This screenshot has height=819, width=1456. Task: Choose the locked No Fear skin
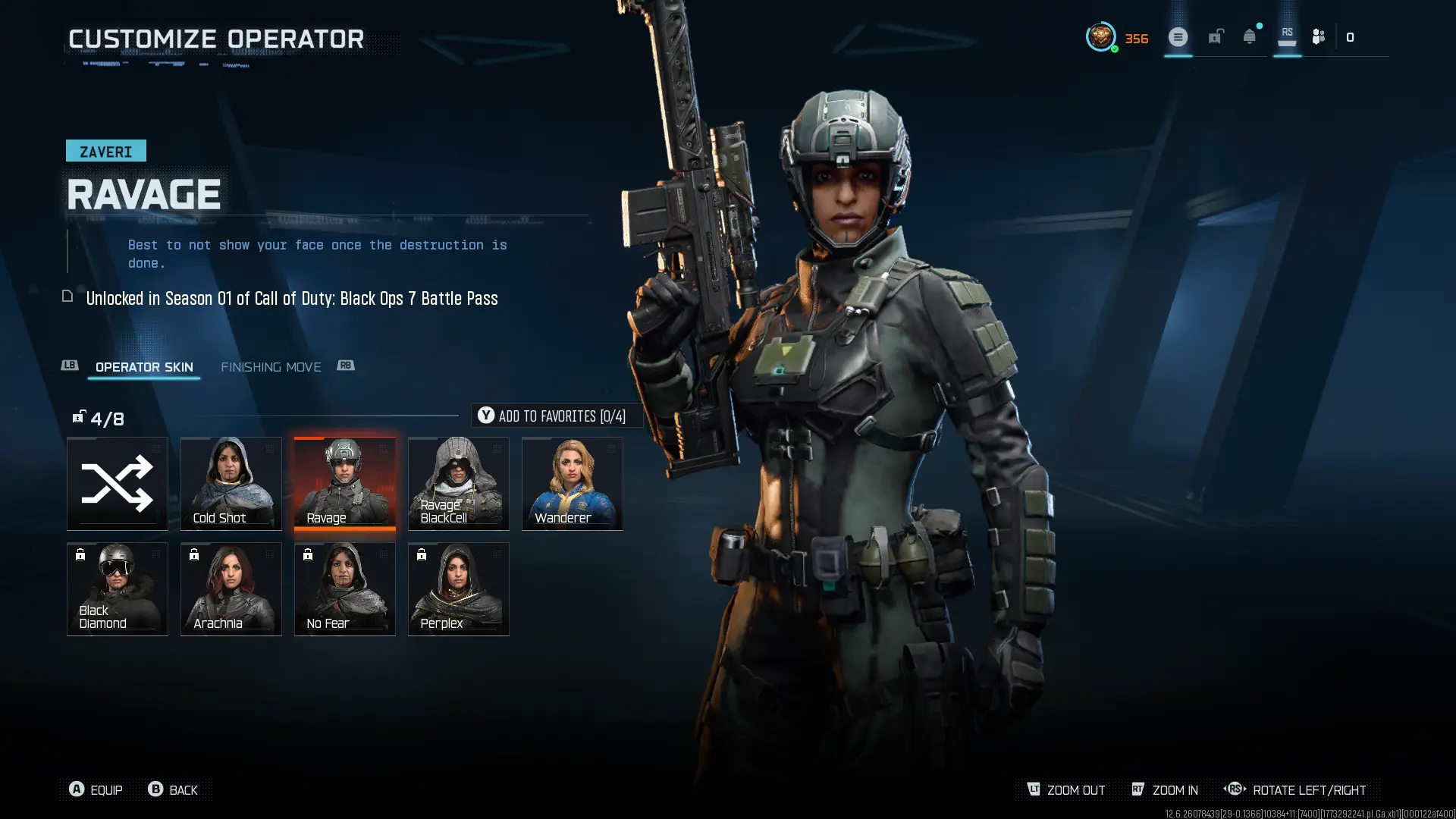pyautogui.click(x=345, y=588)
